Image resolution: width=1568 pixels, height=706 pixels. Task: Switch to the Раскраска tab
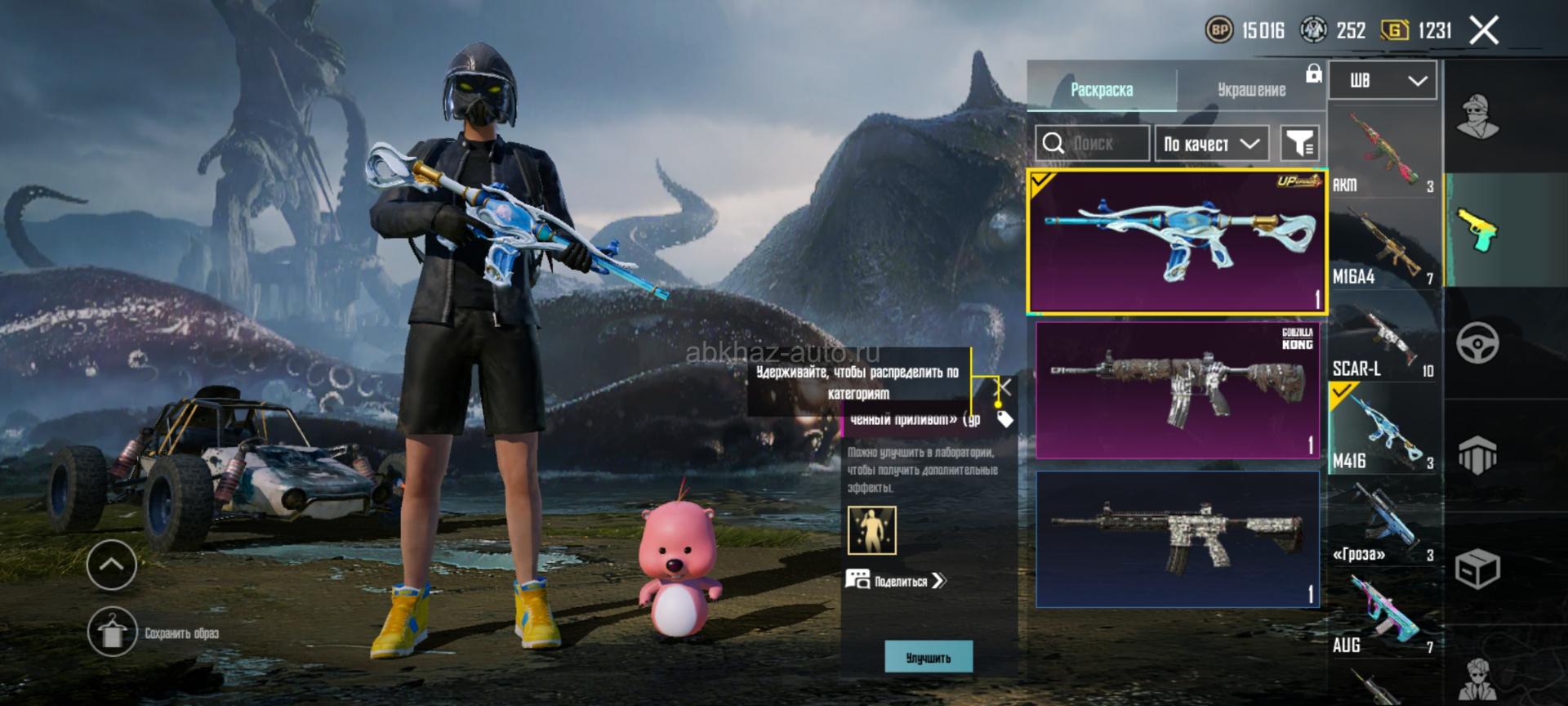click(1101, 89)
